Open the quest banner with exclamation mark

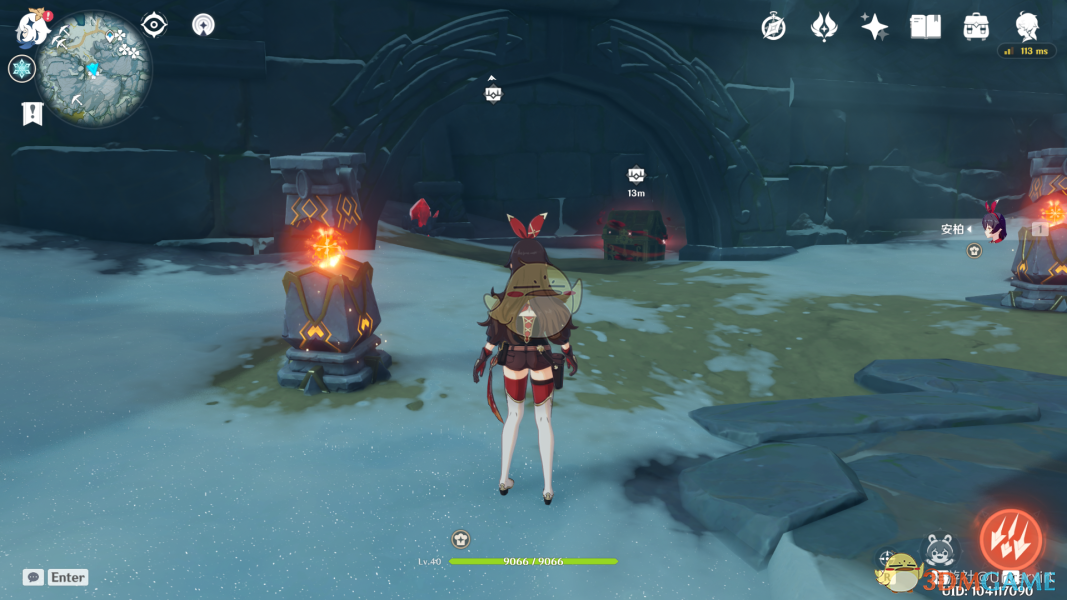click(x=32, y=113)
